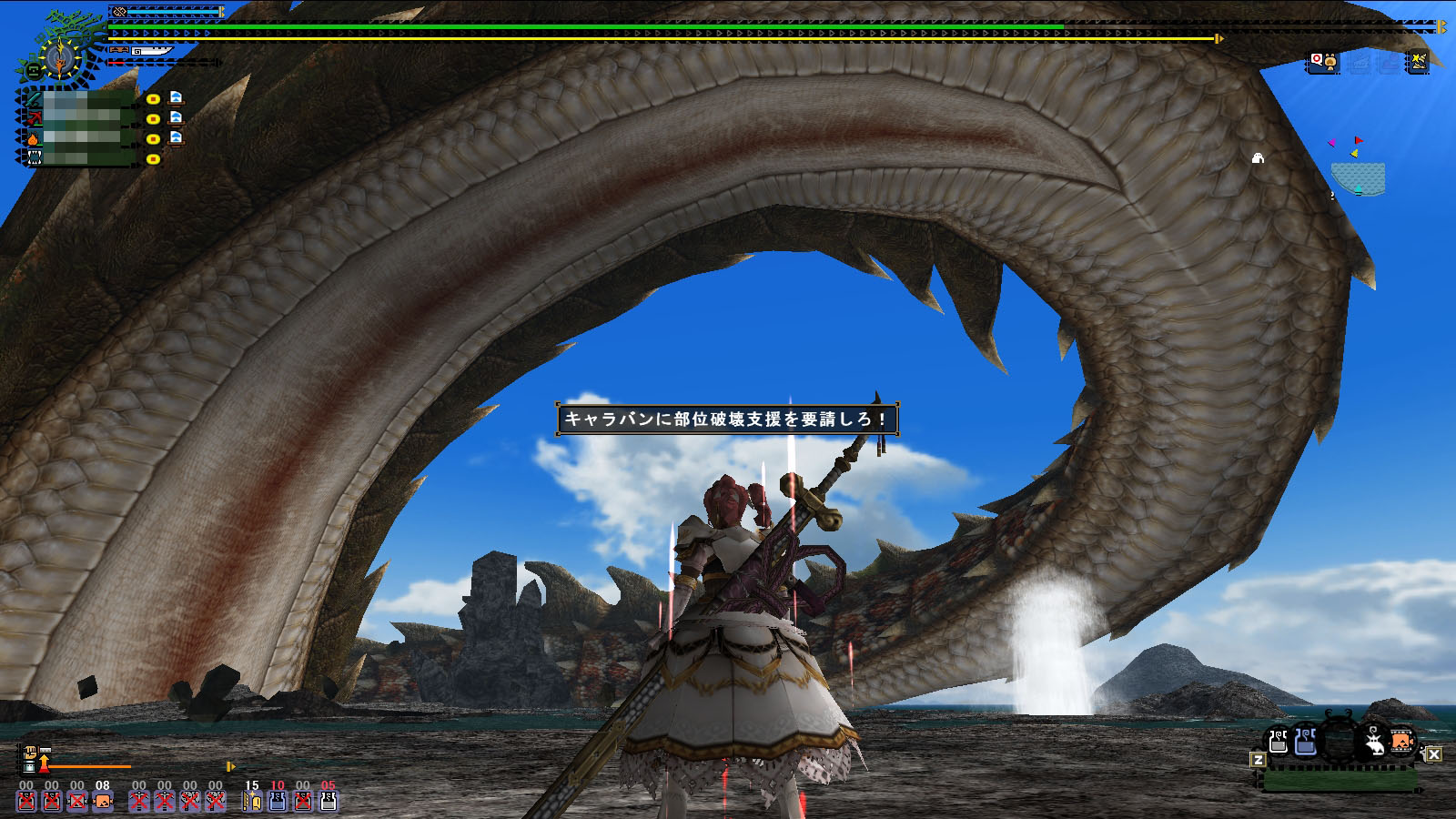Image resolution: width=1456 pixels, height=819 pixels.
Task: Choose the white smoke creature item icon
Action: click(1373, 743)
